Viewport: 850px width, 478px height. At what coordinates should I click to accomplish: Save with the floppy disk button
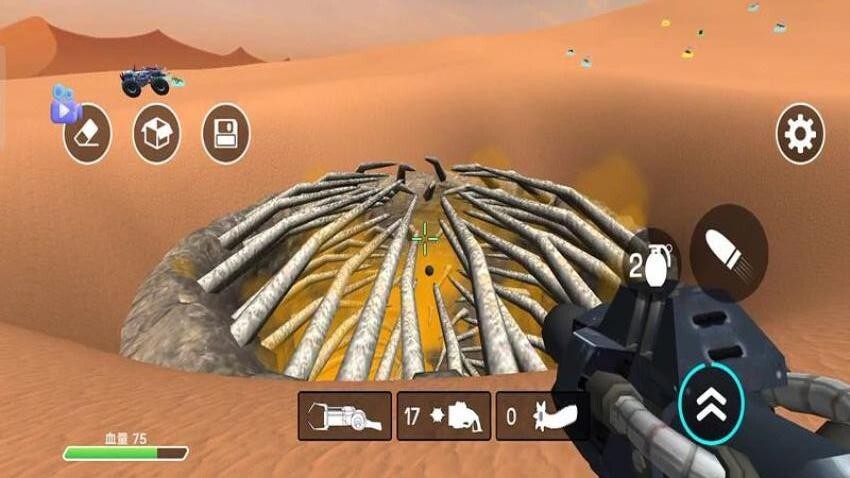coord(225,135)
